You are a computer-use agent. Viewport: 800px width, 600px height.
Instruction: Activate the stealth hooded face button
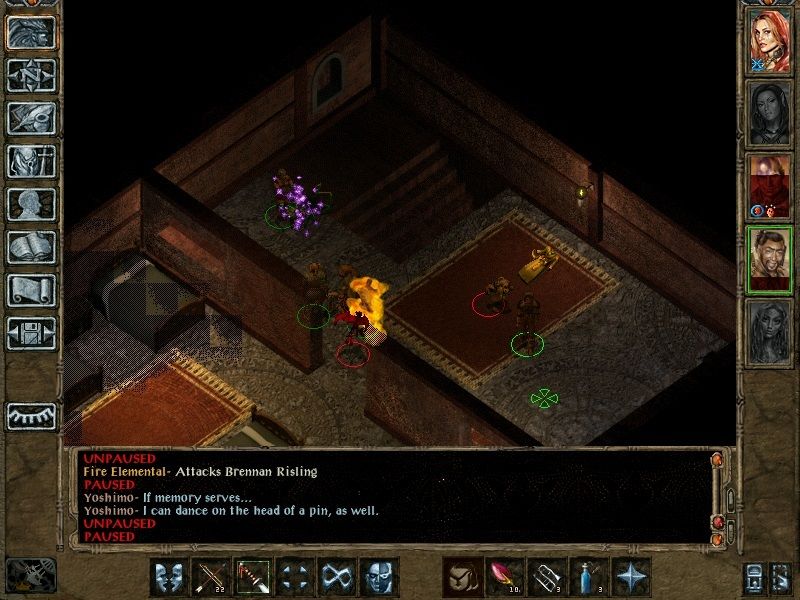coord(379,577)
